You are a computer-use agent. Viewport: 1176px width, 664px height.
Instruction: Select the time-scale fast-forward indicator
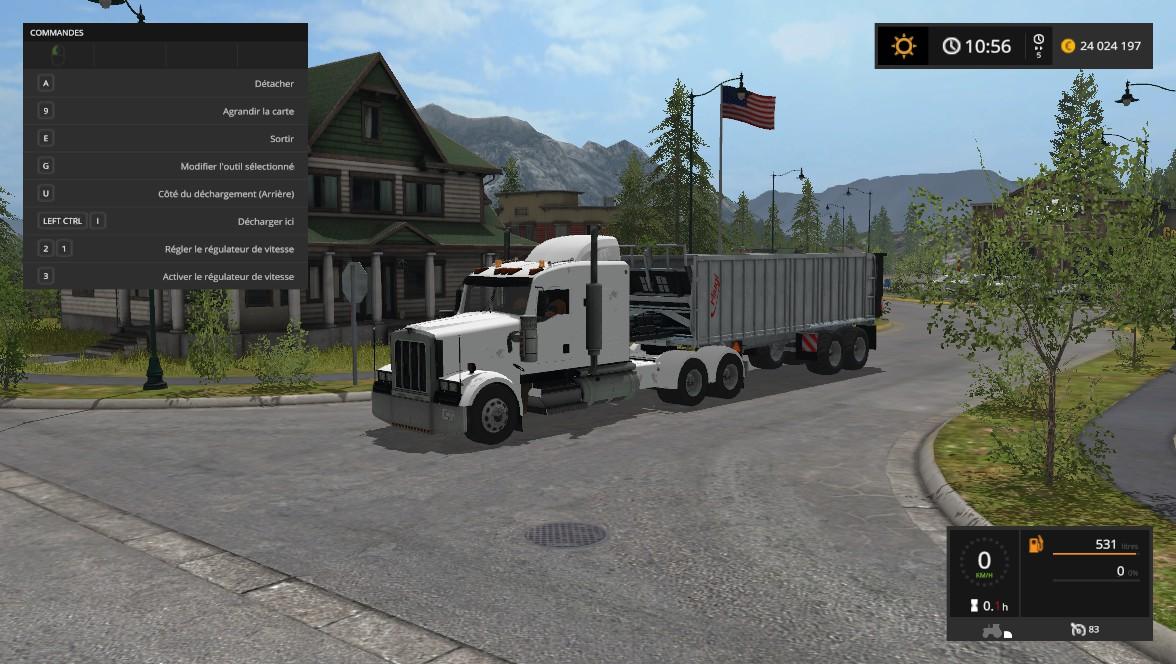point(1039,46)
